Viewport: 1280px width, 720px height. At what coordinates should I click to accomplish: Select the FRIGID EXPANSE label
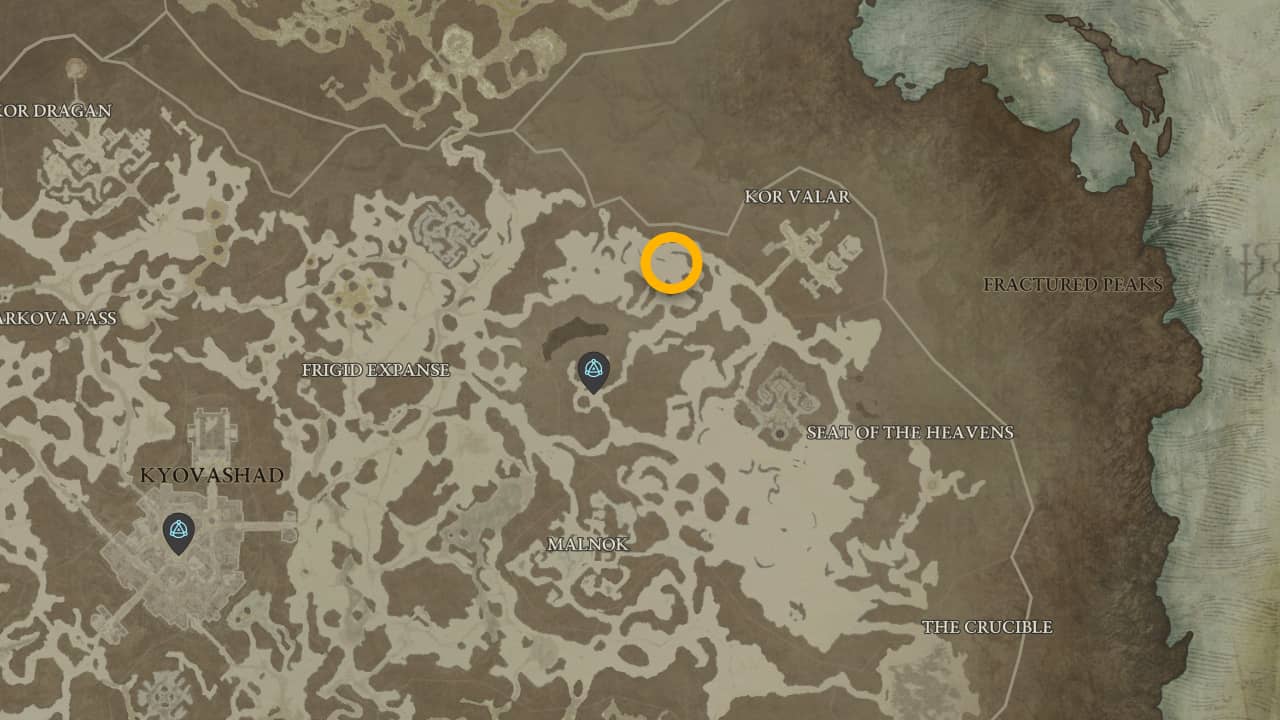[x=376, y=370]
